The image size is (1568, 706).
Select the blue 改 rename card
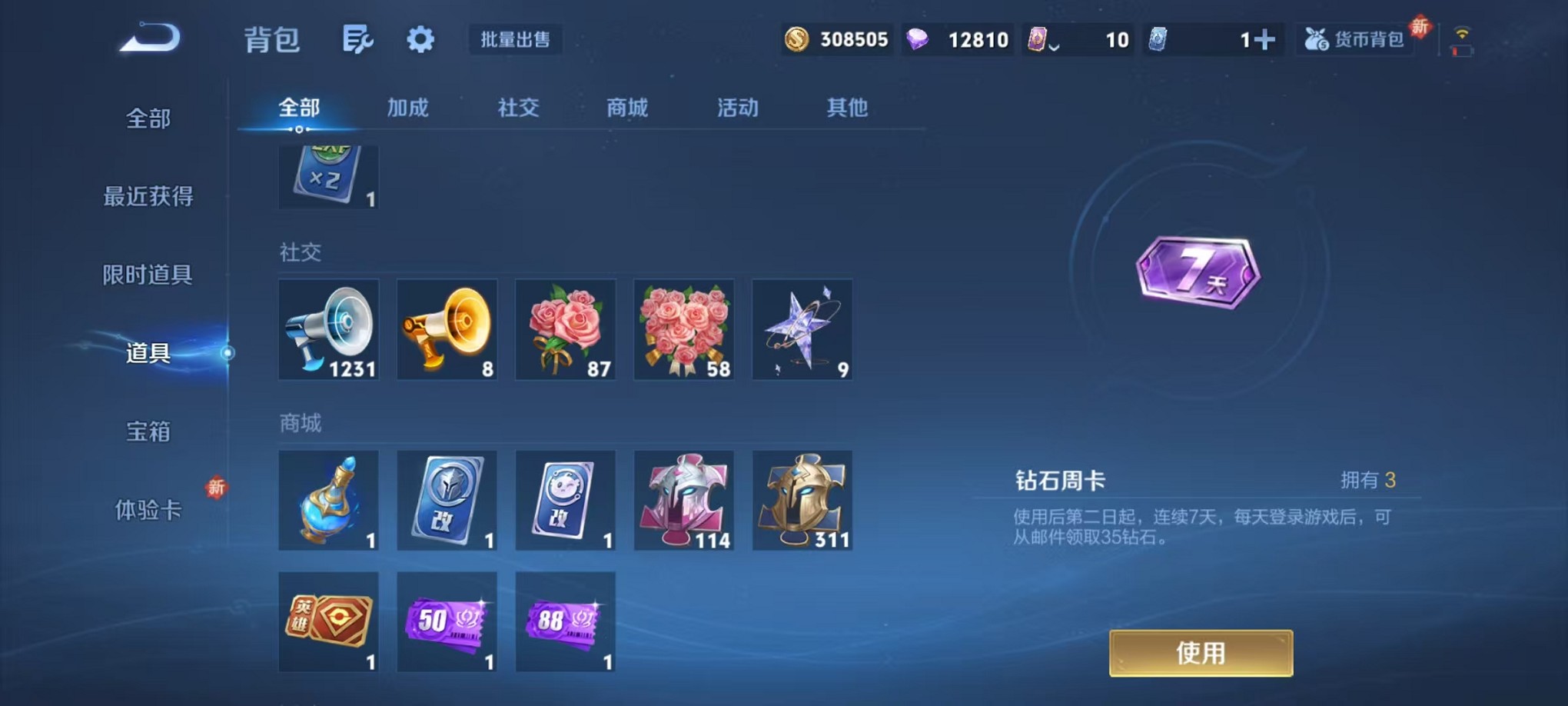(447, 500)
